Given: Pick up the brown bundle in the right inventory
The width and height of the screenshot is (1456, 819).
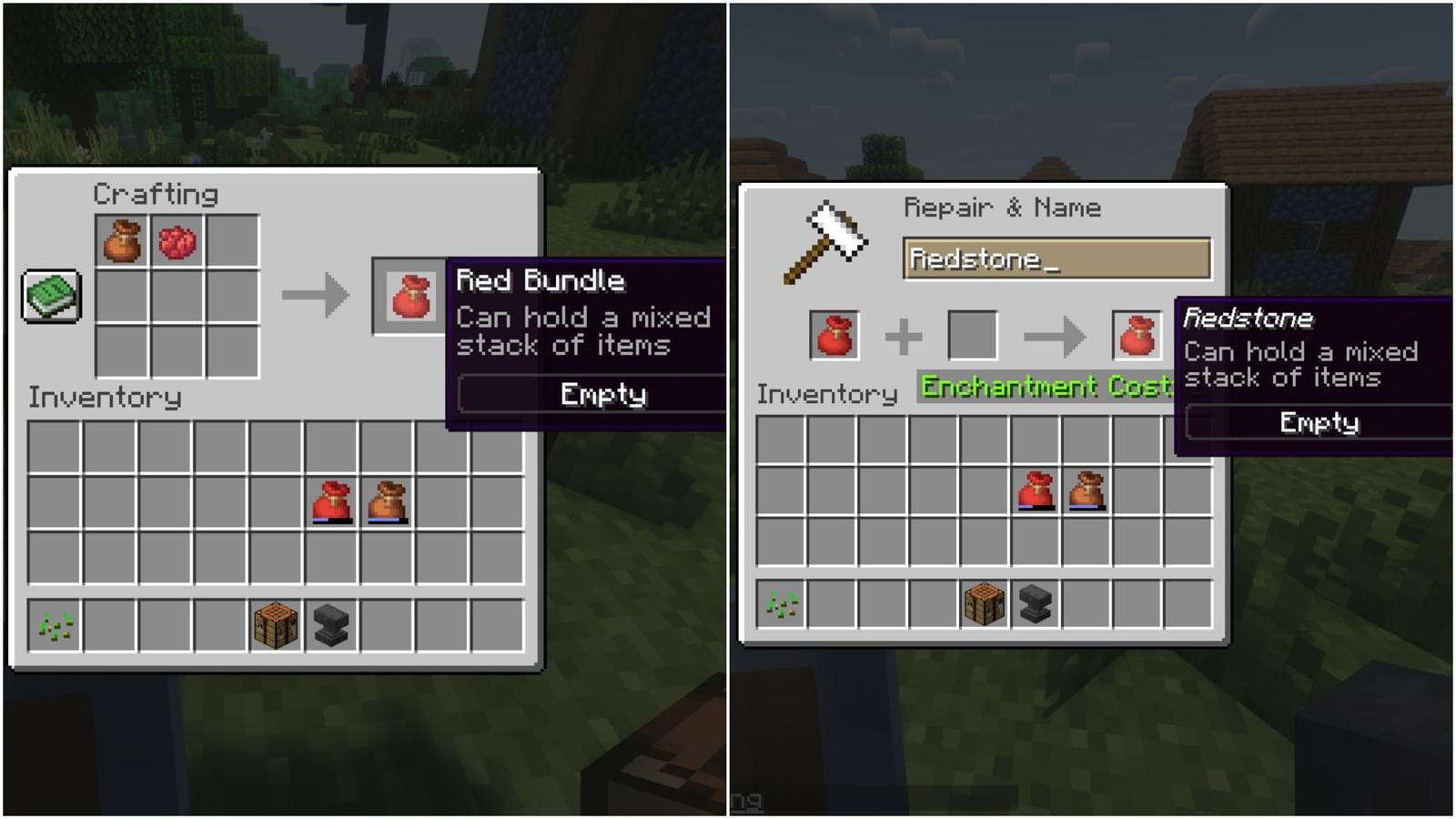Looking at the screenshot, I should point(1087,491).
